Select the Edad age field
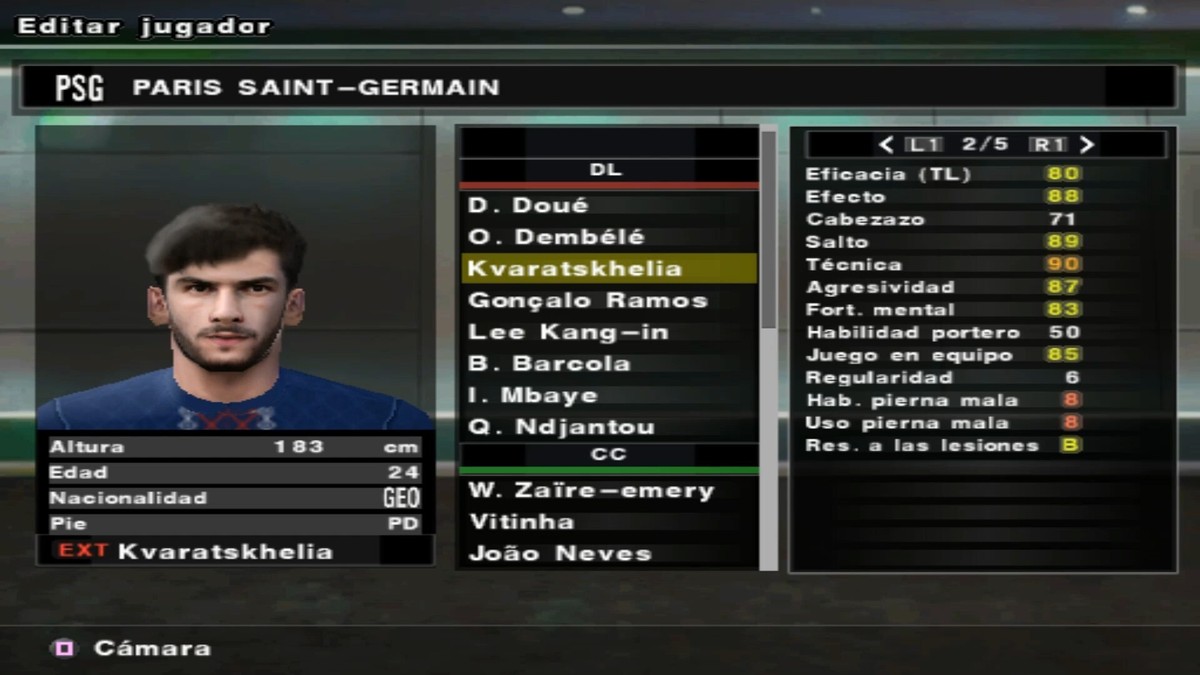The image size is (1200, 675). coord(235,472)
